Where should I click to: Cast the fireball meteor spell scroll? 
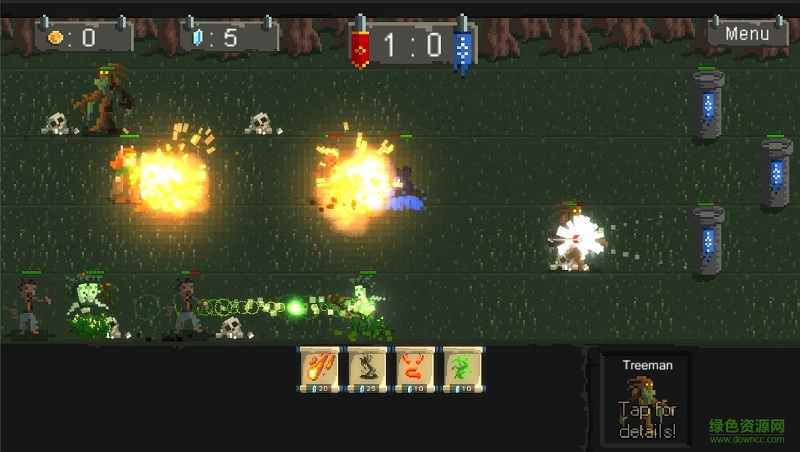coord(319,369)
